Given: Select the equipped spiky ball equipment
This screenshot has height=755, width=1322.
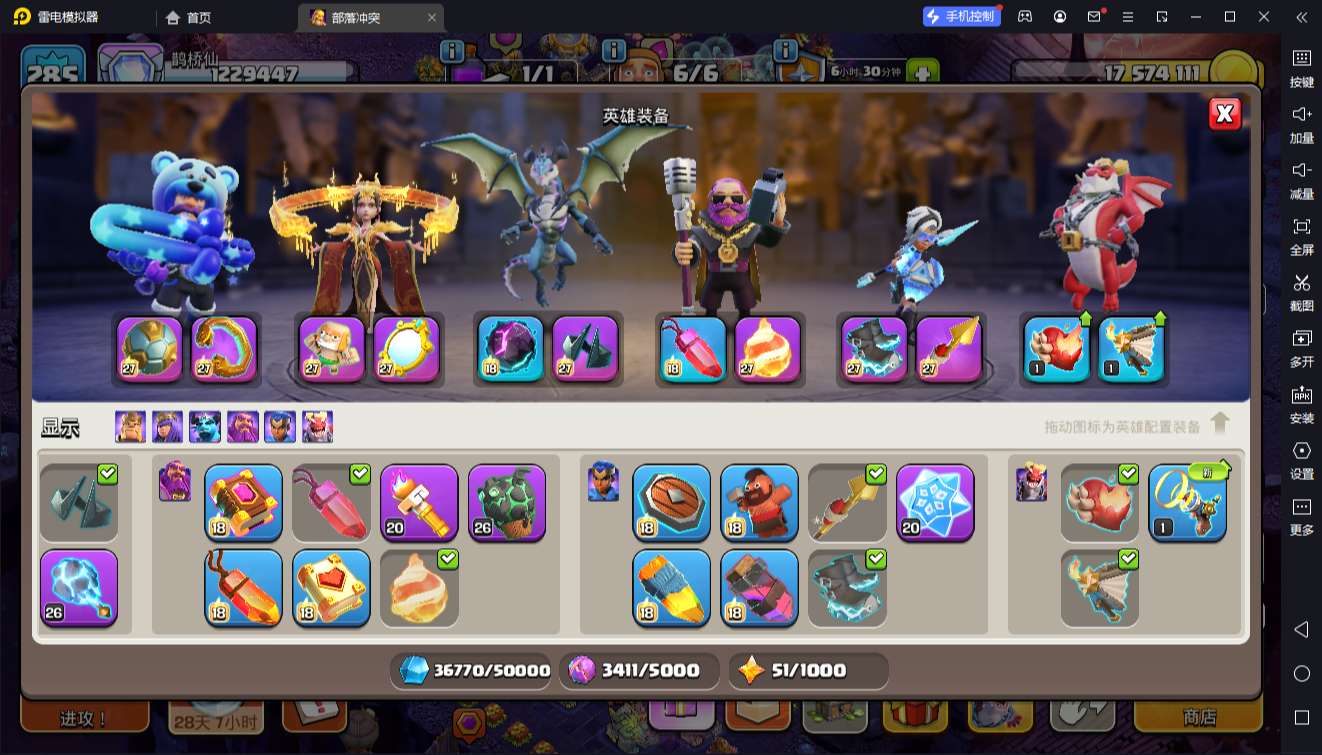Looking at the screenshot, I should pos(150,349).
